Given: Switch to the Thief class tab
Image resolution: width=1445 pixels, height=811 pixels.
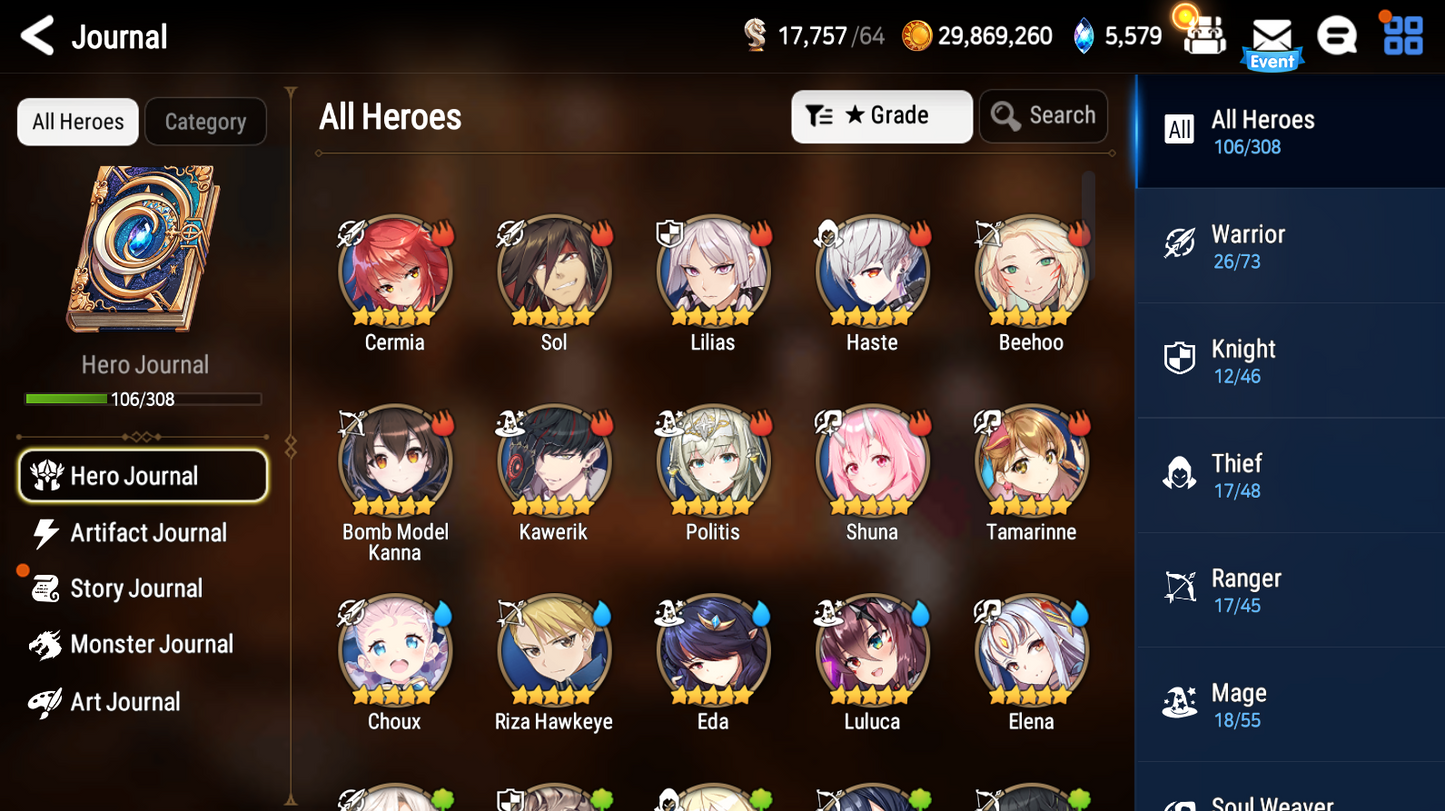Looking at the screenshot, I should (x=1289, y=474).
